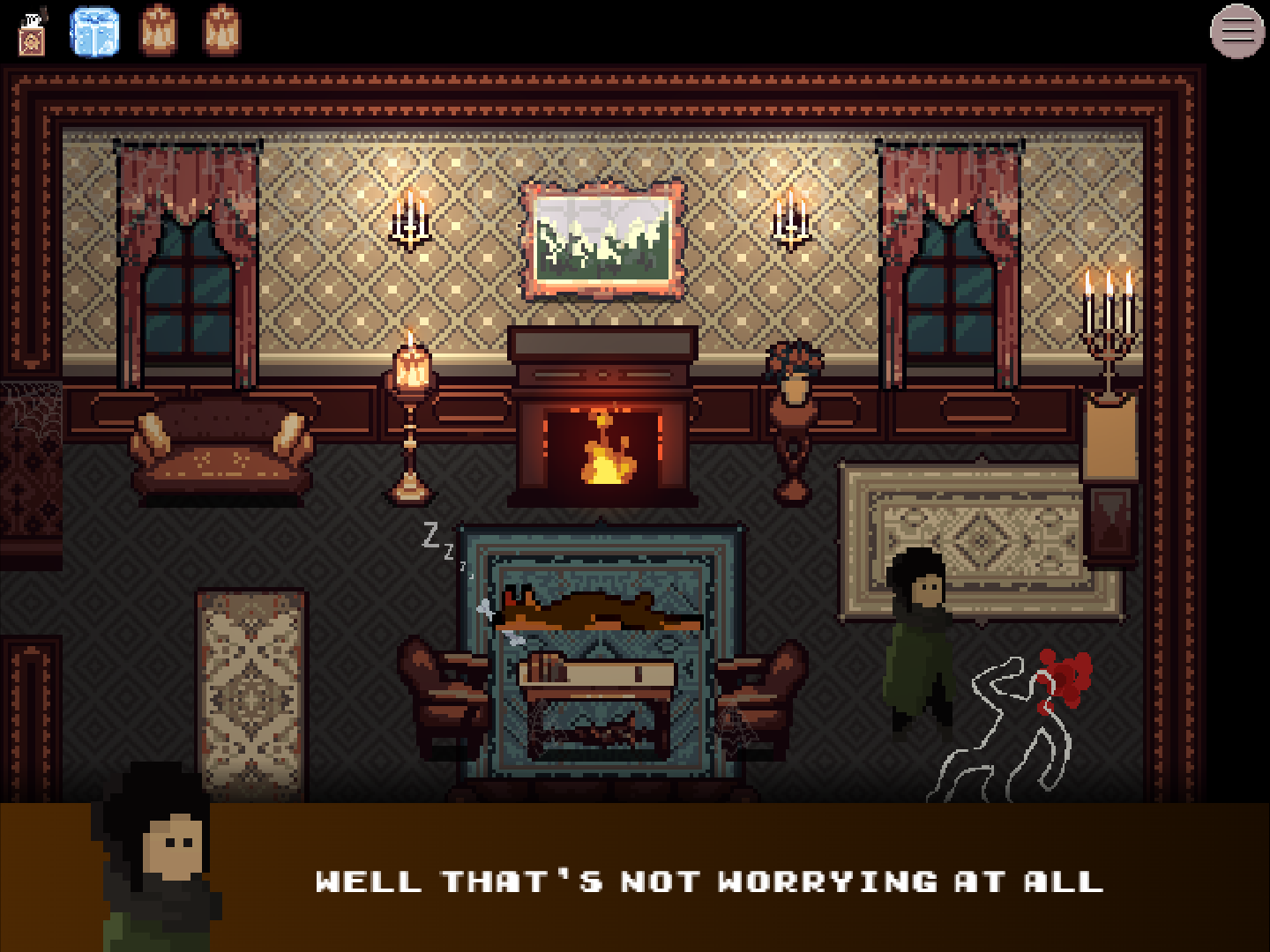This screenshot has height=952, width=1270.
Task: Select the ice cube inventory item
Action: click(x=94, y=33)
